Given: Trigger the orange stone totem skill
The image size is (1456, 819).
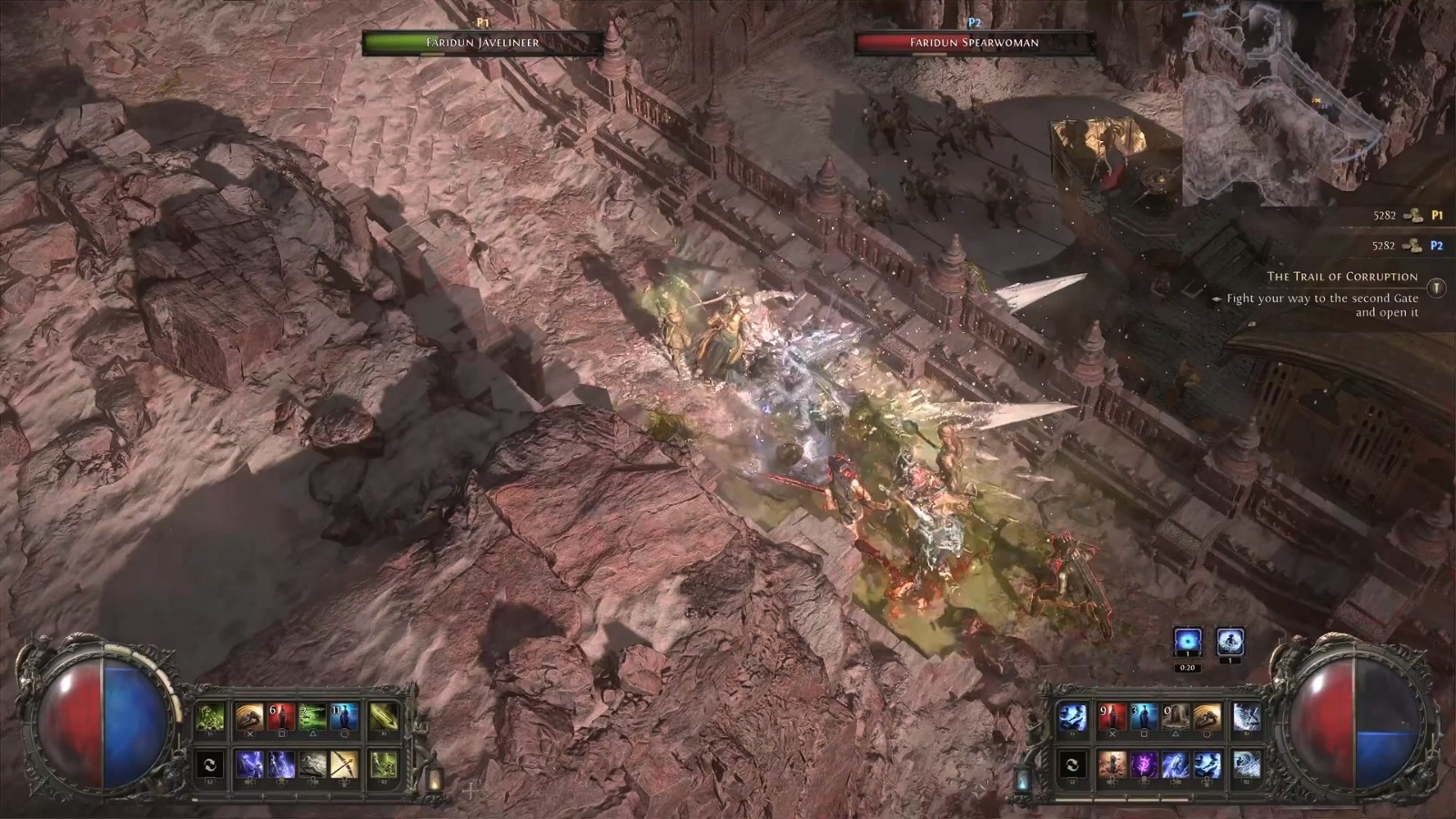Looking at the screenshot, I should tap(1111, 763).
